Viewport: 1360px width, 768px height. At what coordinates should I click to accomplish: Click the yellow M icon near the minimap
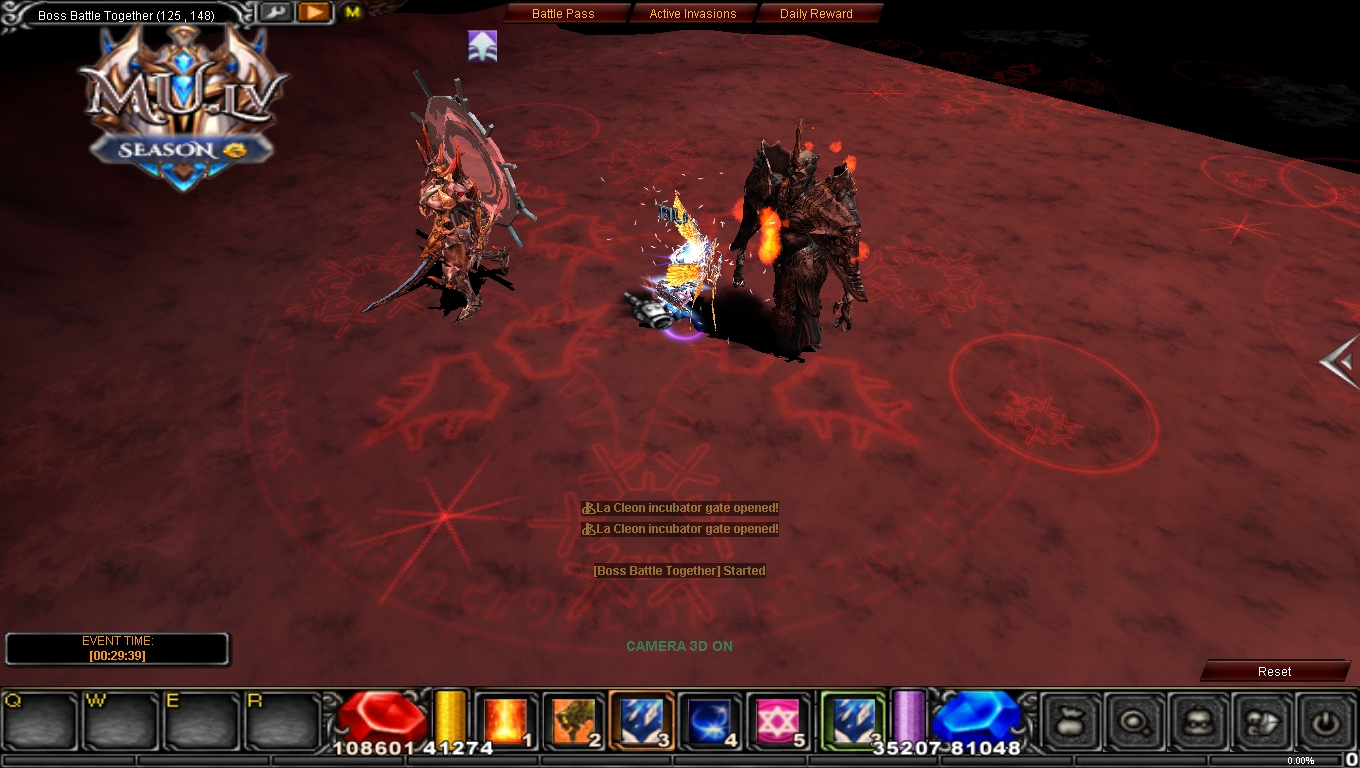click(350, 12)
